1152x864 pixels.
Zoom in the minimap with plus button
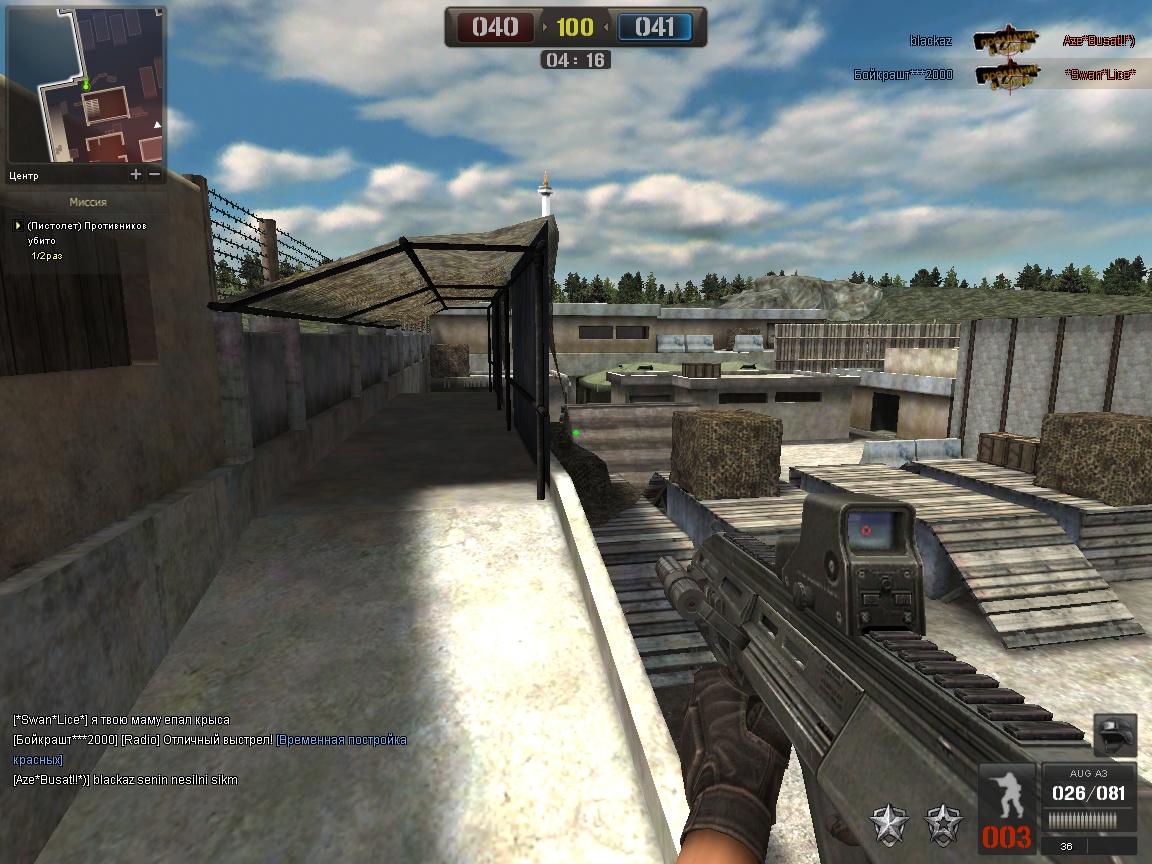tap(136, 174)
